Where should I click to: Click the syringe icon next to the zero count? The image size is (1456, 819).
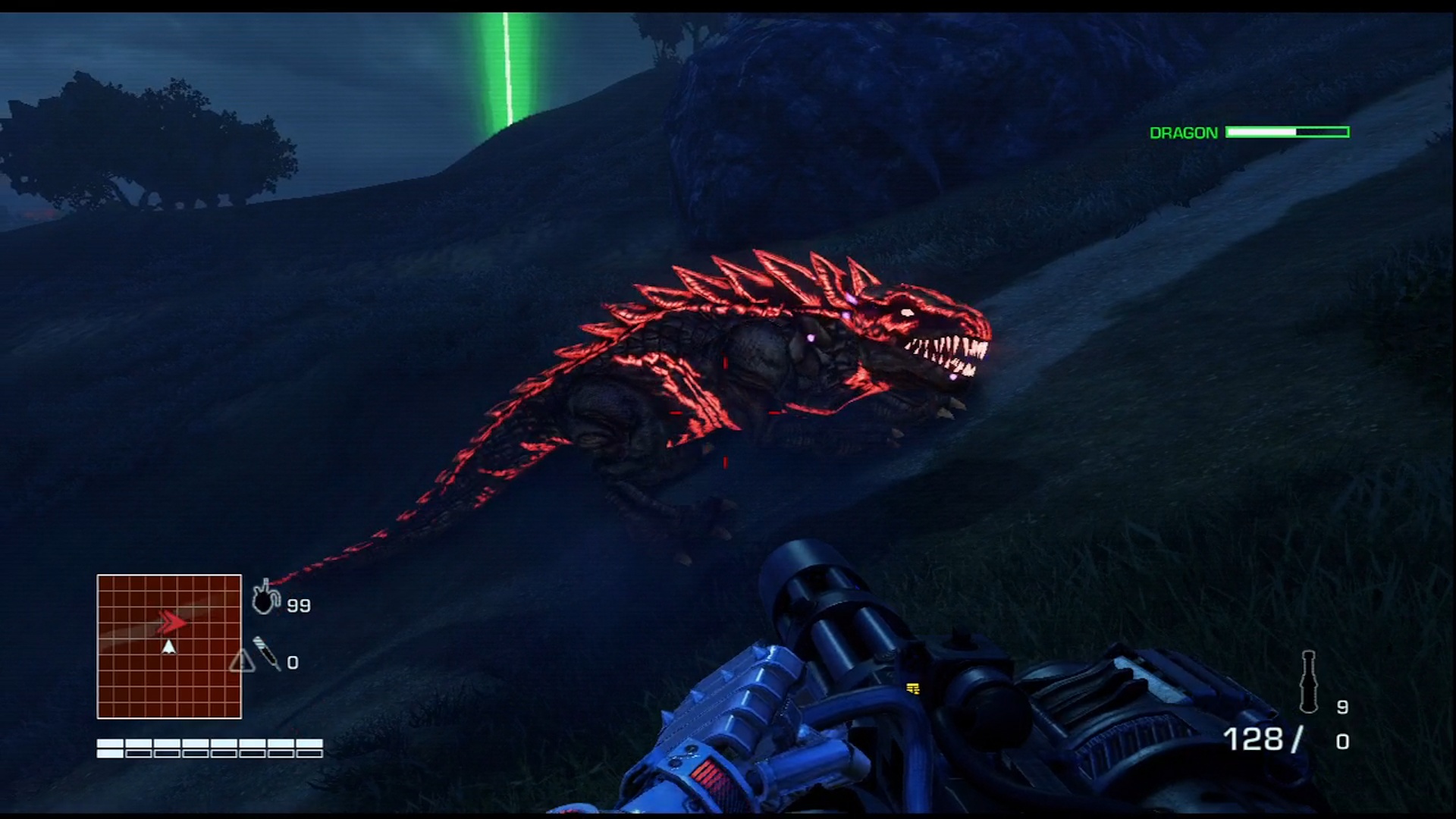coord(267,652)
